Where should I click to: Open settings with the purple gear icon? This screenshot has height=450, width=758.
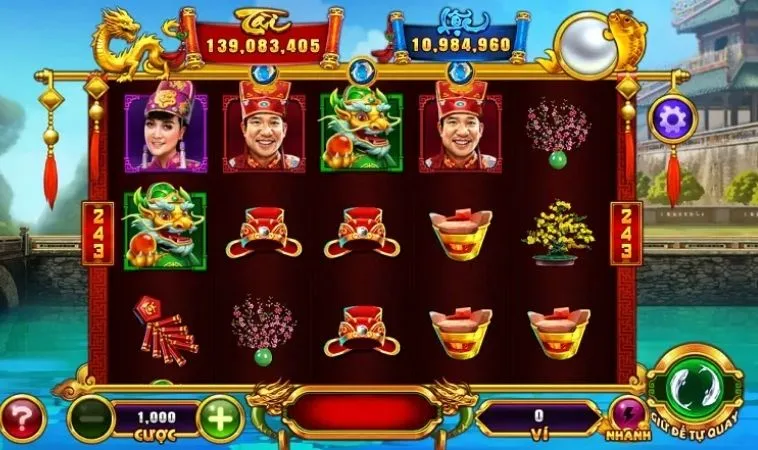[x=672, y=119]
